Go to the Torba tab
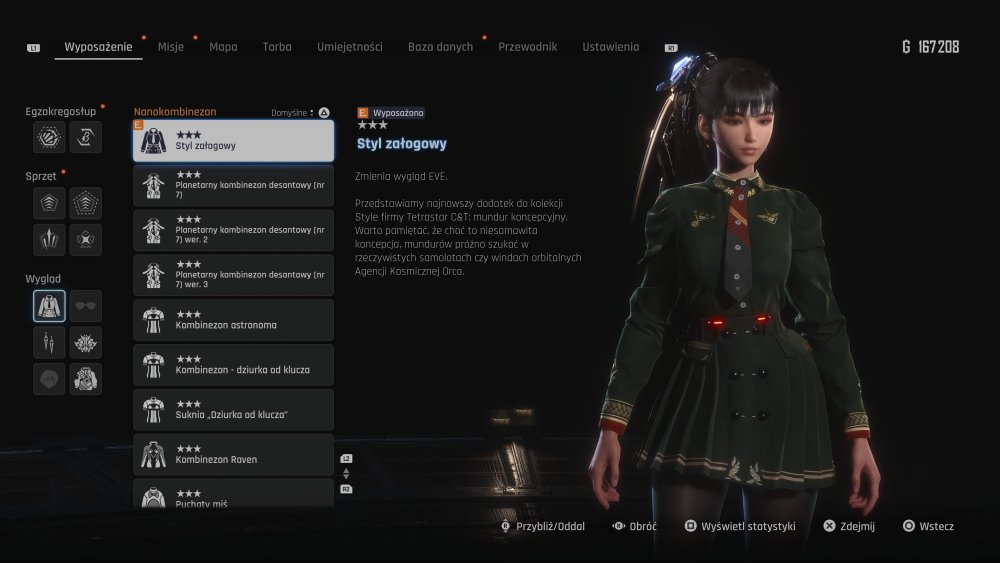Viewport: 1000px width, 563px height. pos(277,47)
